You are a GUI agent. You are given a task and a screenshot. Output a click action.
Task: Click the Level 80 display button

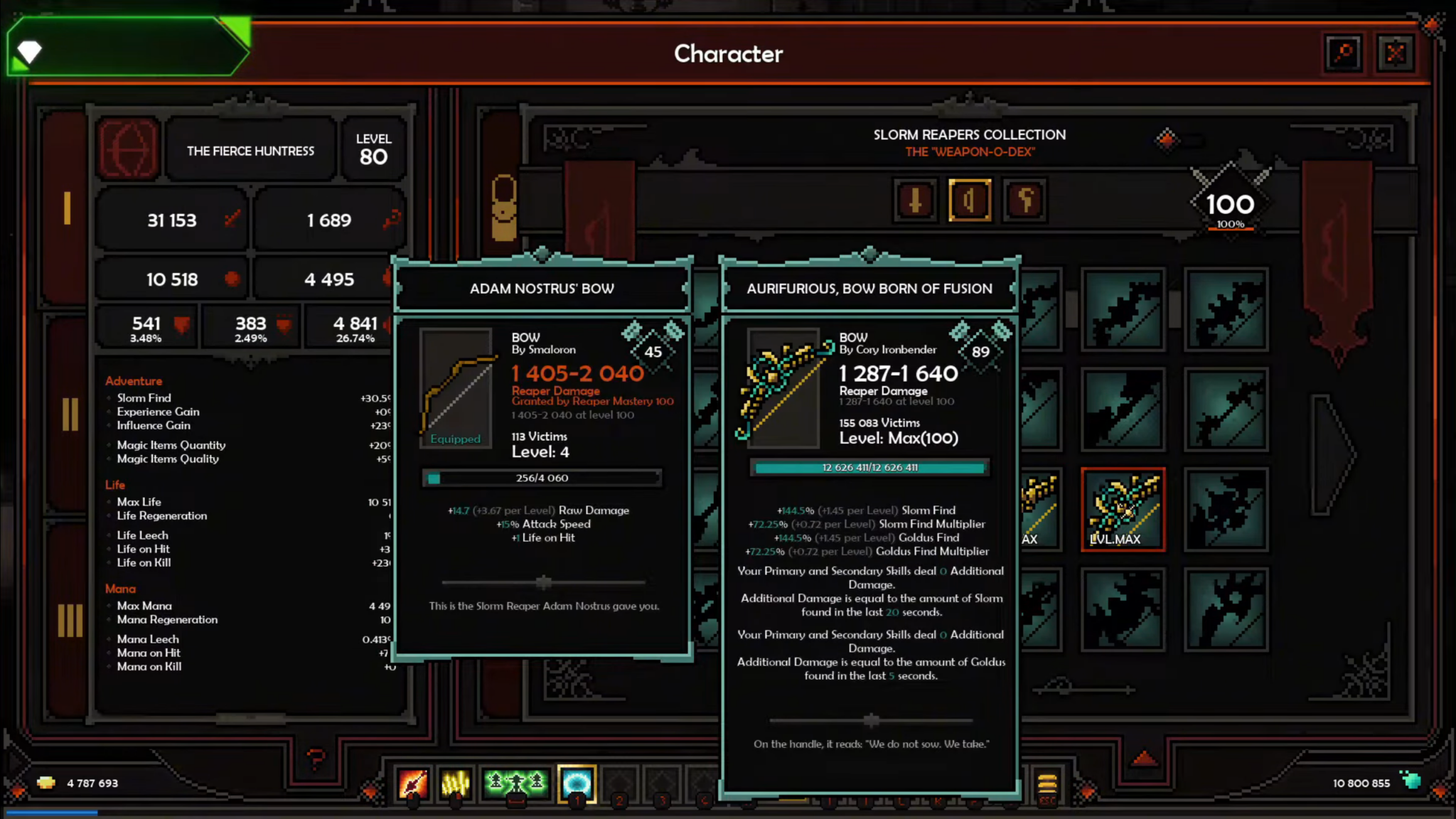[374, 148]
